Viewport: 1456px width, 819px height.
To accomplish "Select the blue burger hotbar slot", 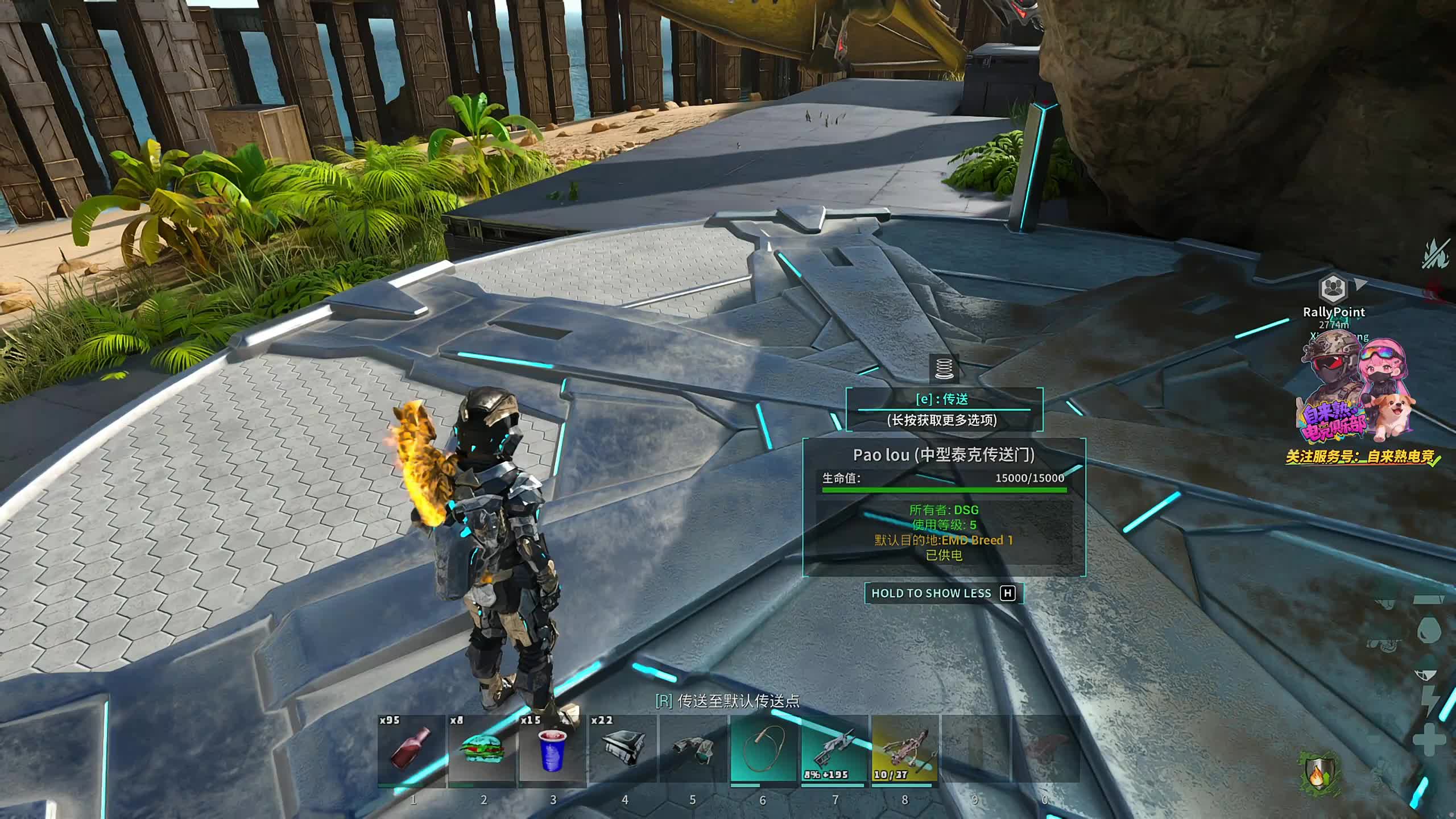I will pos(482,748).
